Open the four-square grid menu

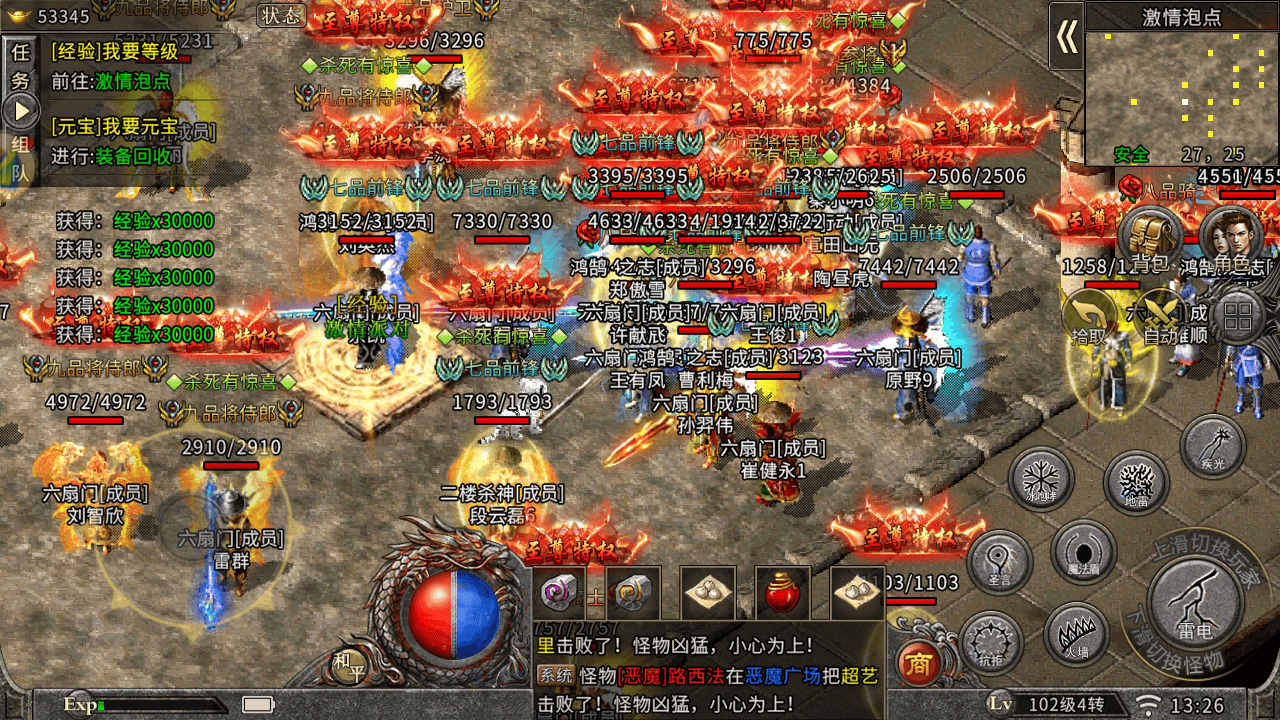(1238, 318)
